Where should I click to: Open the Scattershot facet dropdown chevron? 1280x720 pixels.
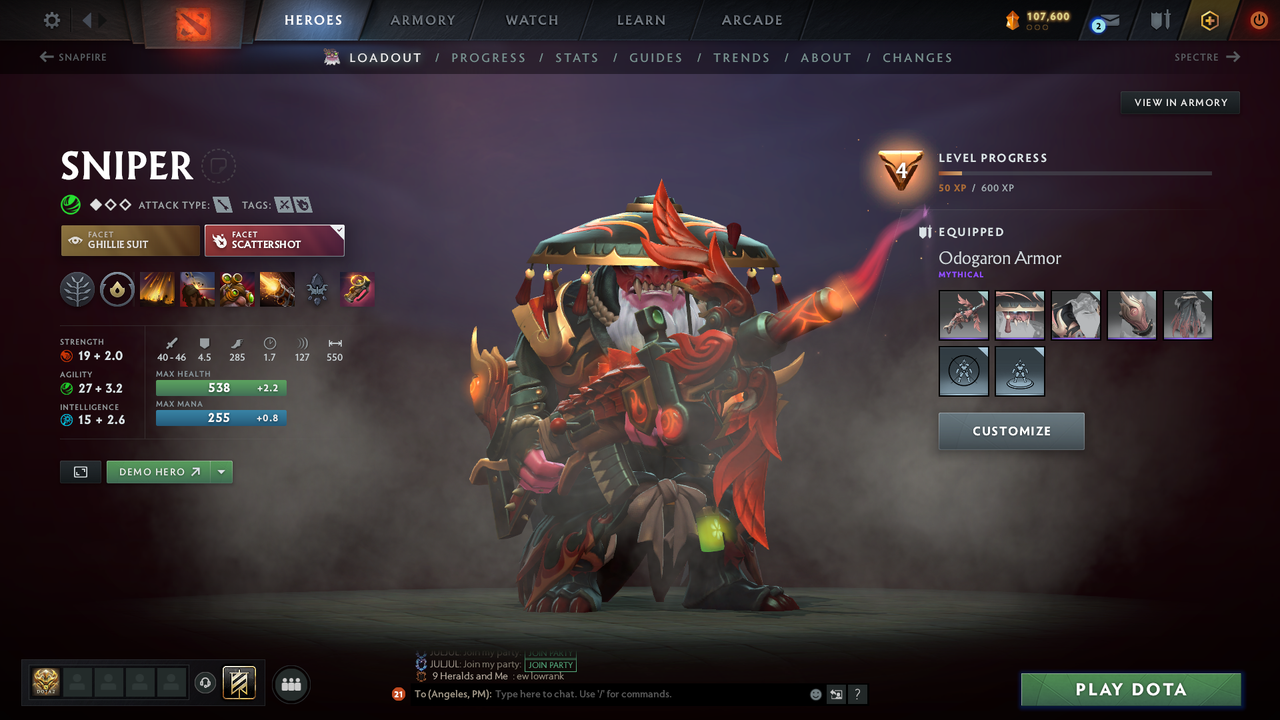pyautogui.click(x=337, y=231)
